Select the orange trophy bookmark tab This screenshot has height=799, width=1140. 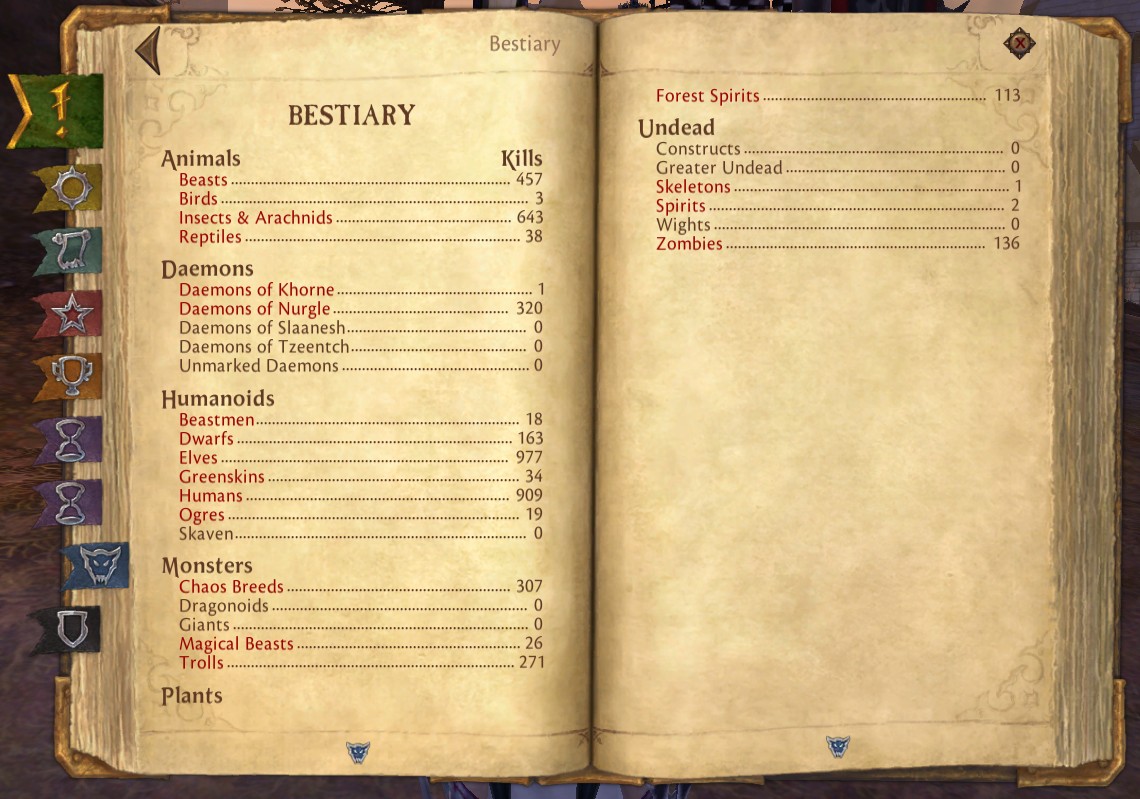tap(71, 377)
